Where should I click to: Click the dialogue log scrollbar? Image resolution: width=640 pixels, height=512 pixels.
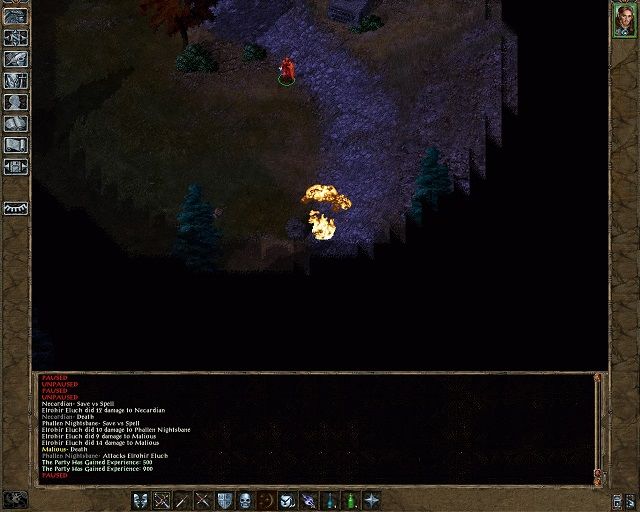[598, 425]
